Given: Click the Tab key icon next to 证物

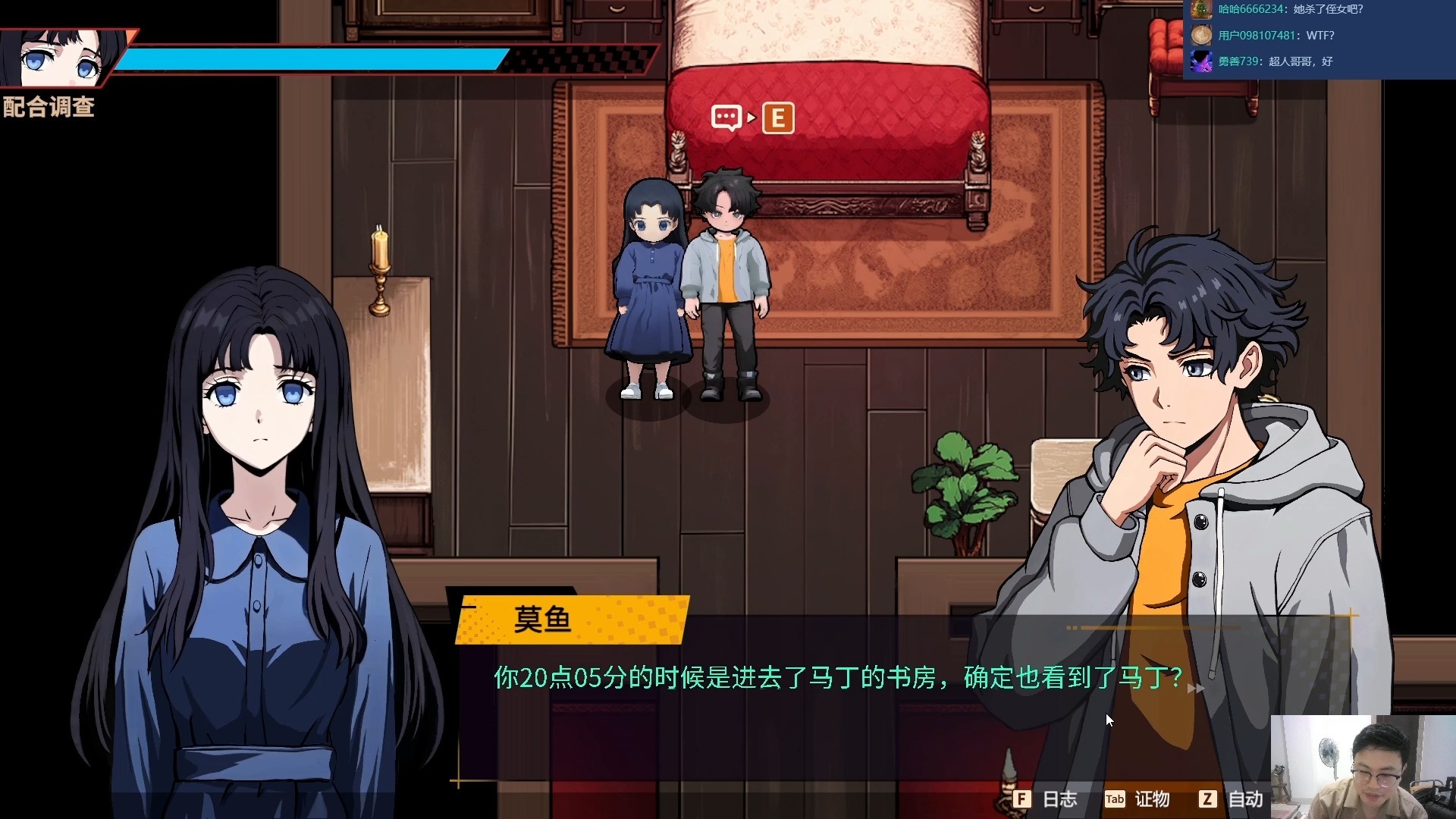Looking at the screenshot, I should [1114, 799].
